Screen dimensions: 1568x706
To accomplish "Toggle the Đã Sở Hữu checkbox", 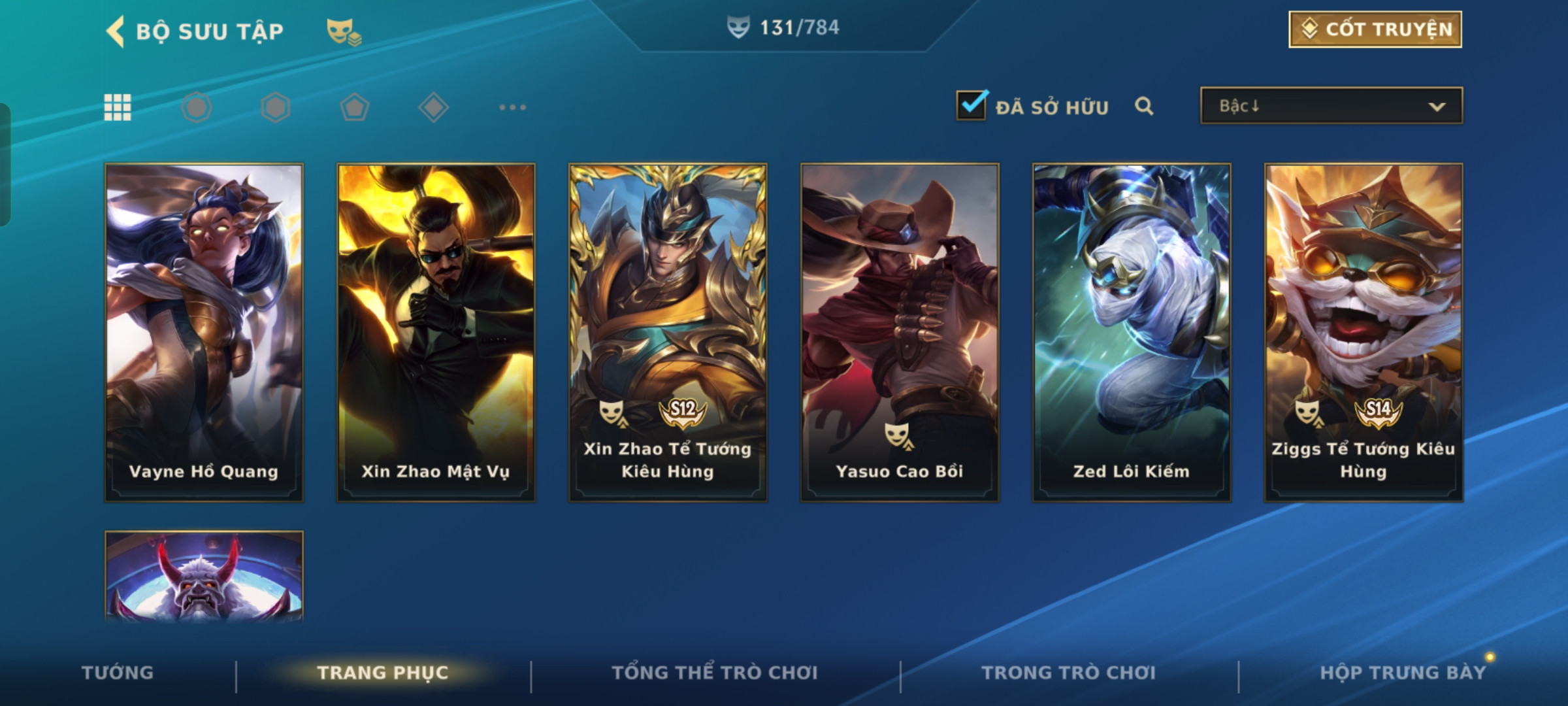I will 972,106.
